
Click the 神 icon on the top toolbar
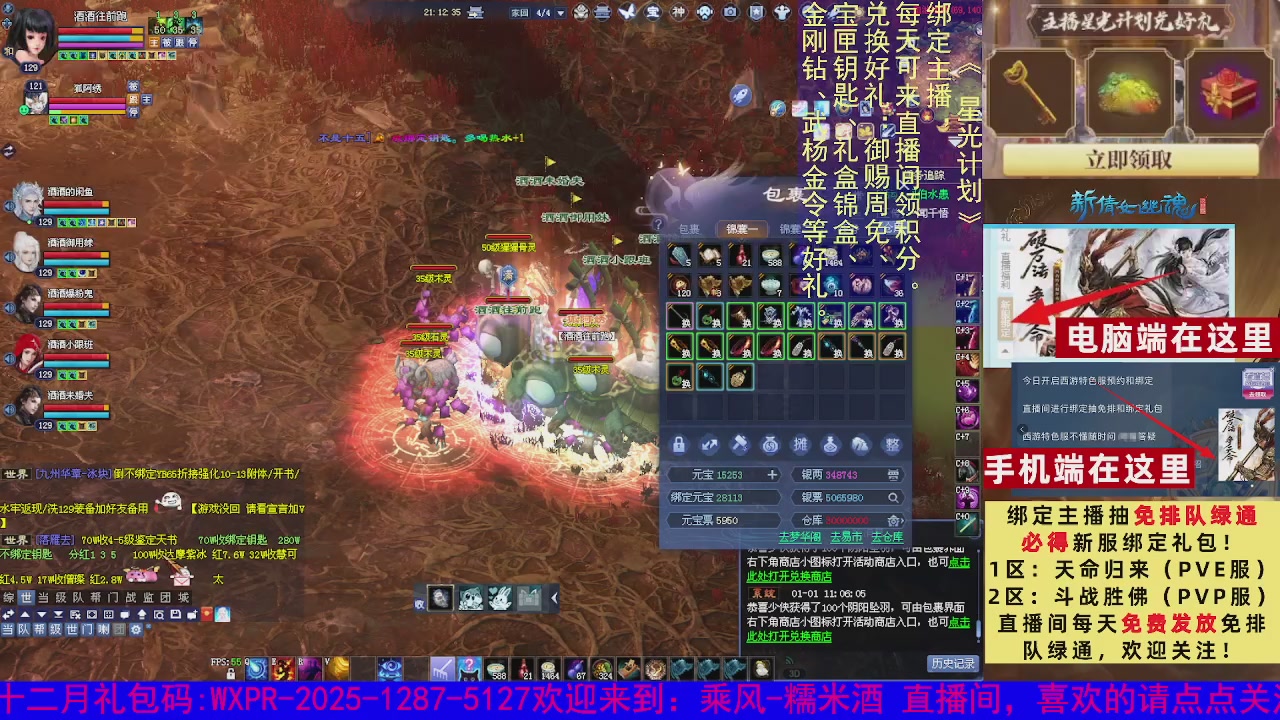tap(679, 11)
